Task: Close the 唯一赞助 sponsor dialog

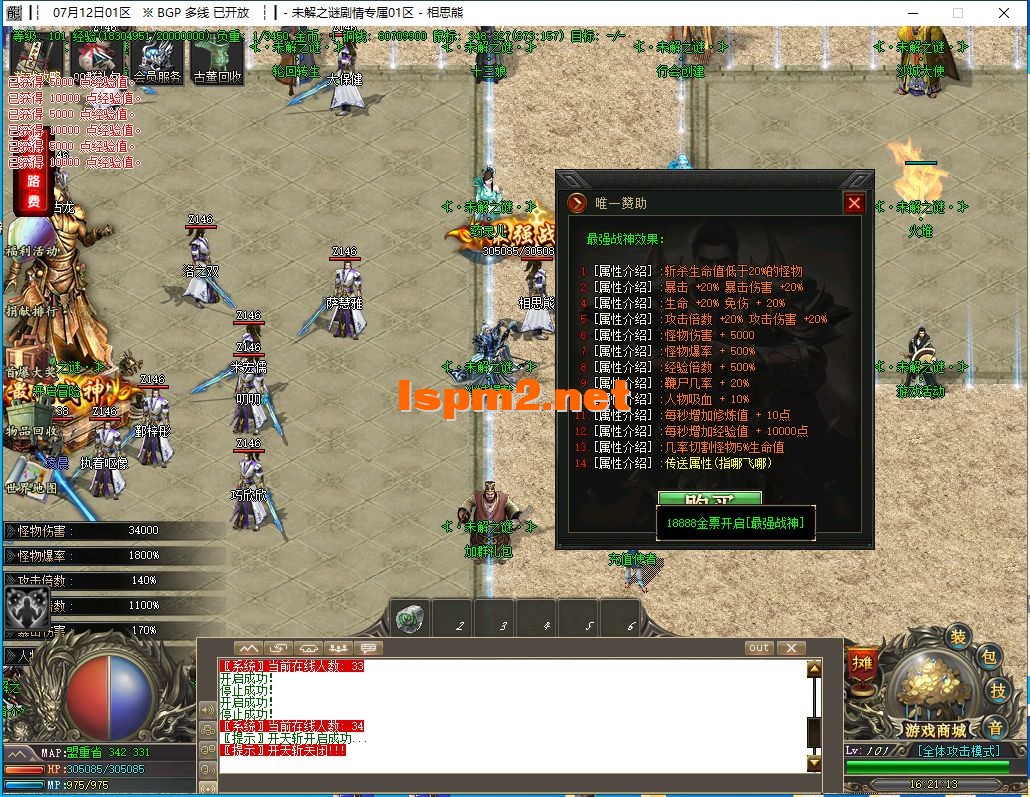Action: (853, 203)
